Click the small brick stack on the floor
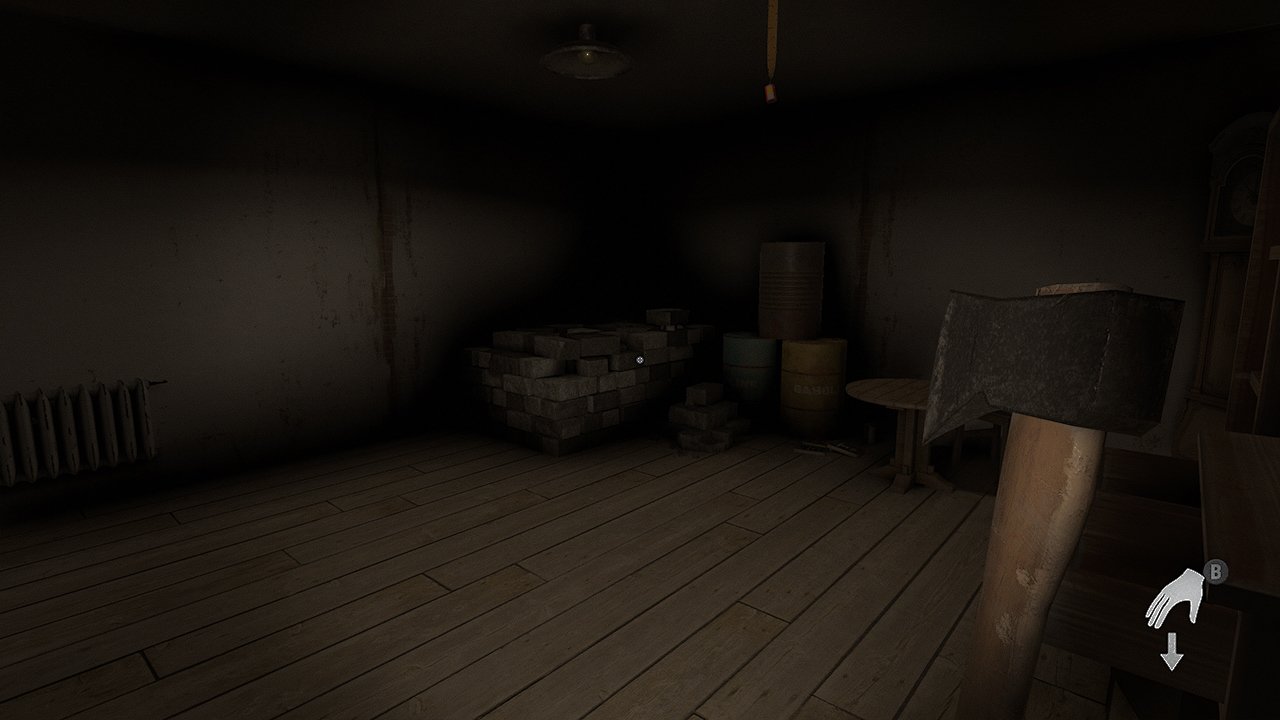The width and height of the screenshot is (1280, 720). pos(705,420)
